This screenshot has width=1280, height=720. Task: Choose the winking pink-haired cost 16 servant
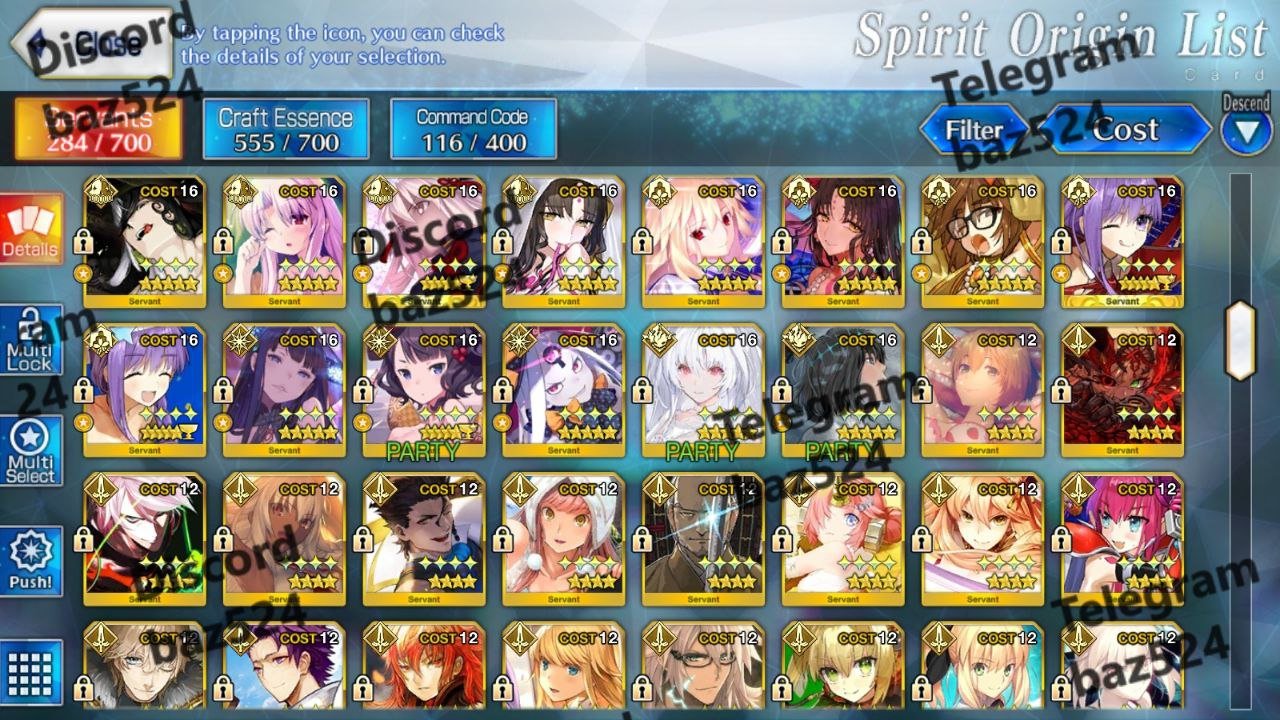(x=284, y=241)
